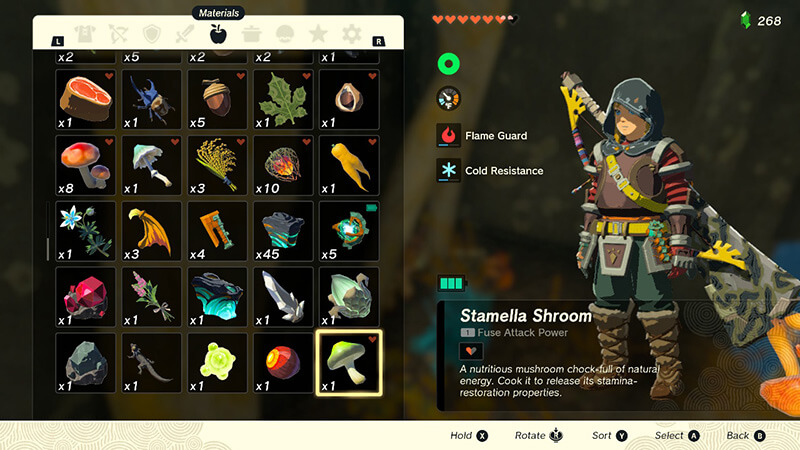Pick the yellow-green jelly slot
Screen dimensions: 800x450
point(217,362)
